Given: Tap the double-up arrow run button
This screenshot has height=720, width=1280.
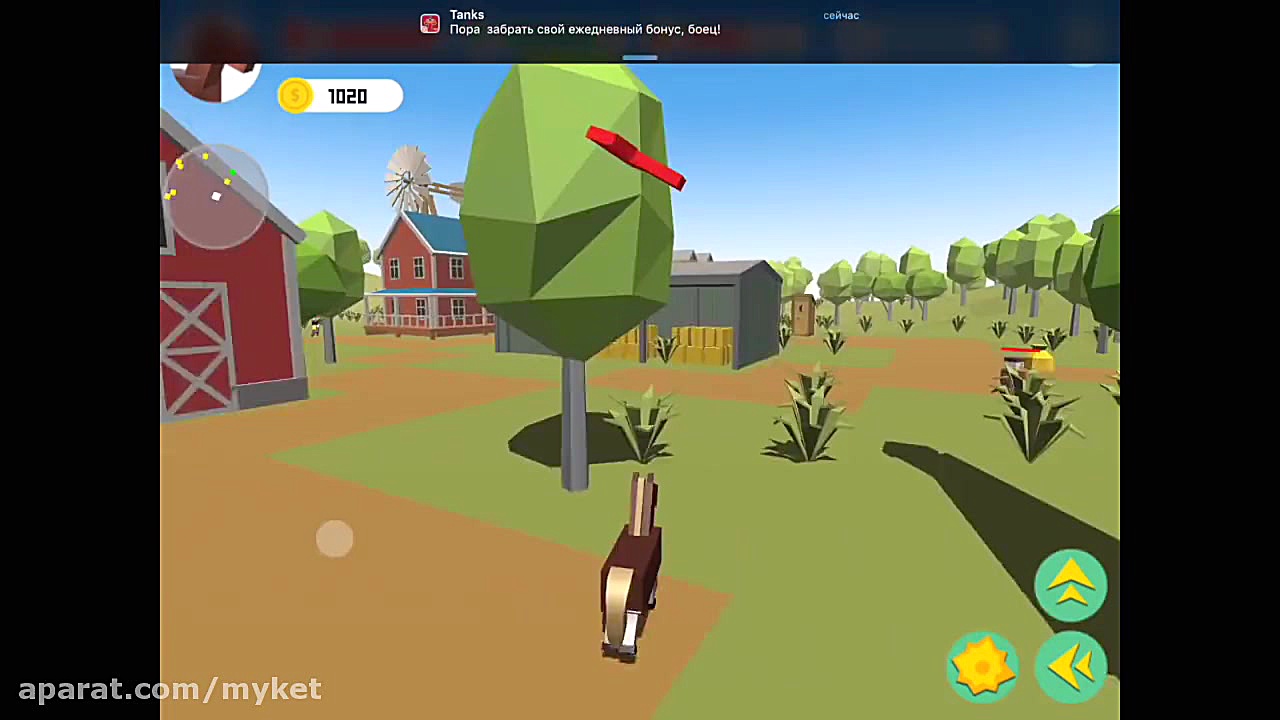Looking at the screenshot, I should [1070, 585].
